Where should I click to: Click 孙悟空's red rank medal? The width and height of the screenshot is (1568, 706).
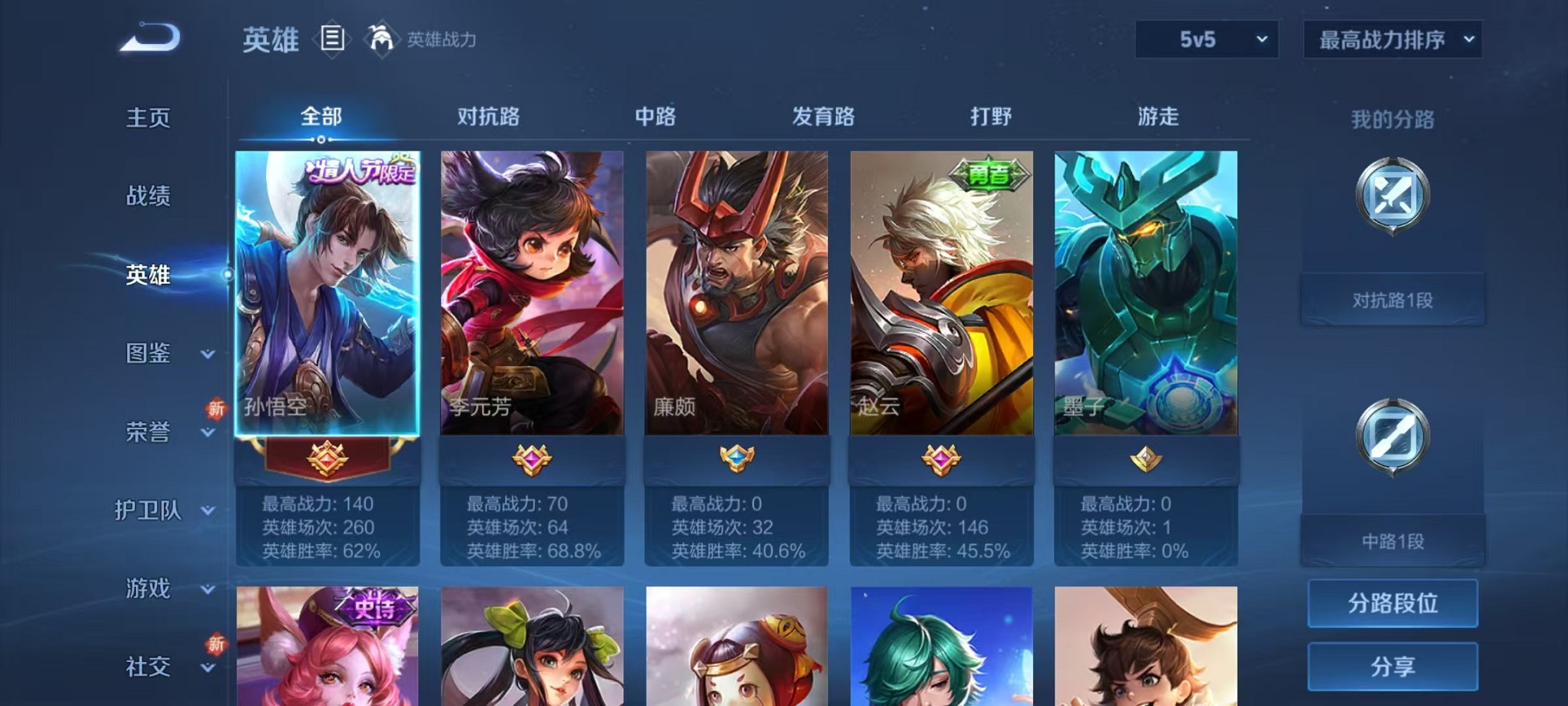tap(326, 456)
